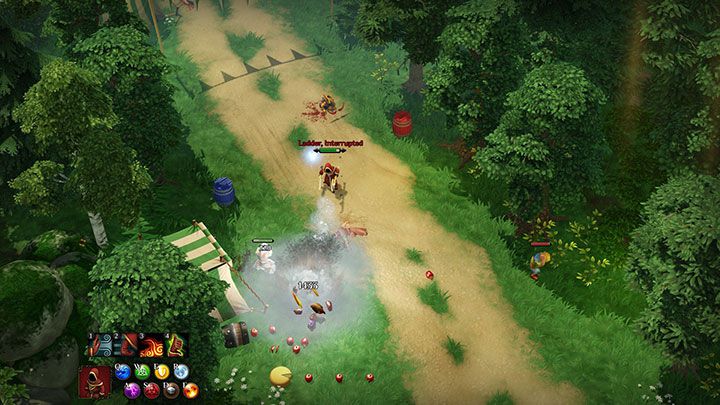This screenshot has width=720, height=405.
Task: Select the red arcane element orb
Action: click(x=151, y=390)
